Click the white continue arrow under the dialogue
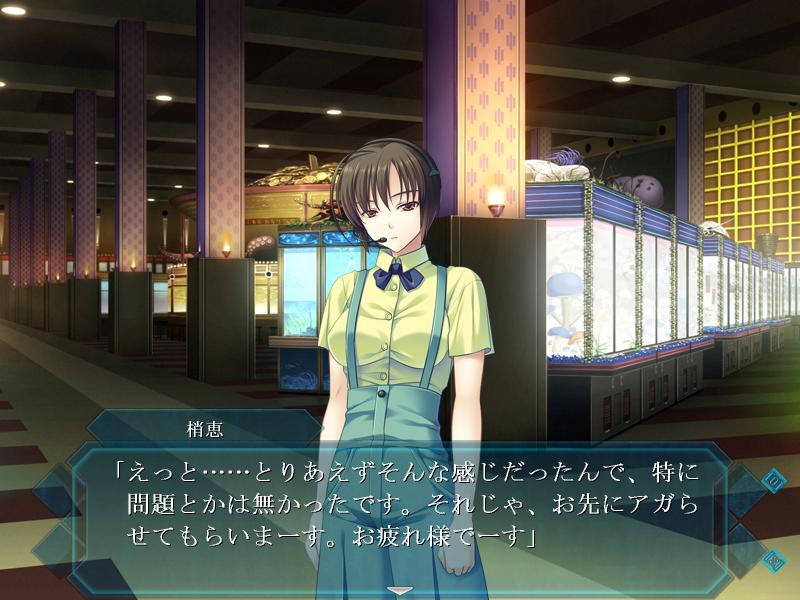Screen dimensions: 800x600 (401, 591)
